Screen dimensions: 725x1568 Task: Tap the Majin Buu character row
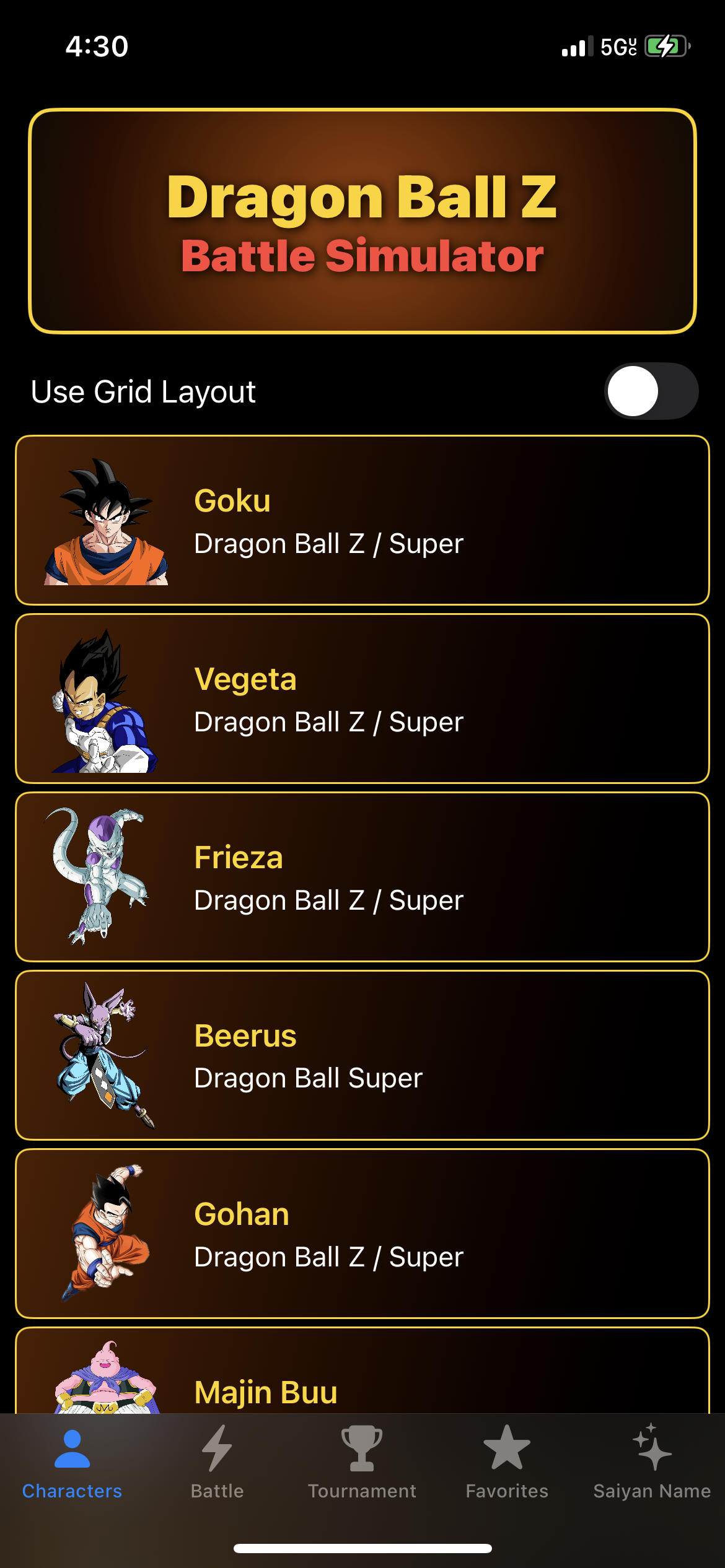point(362,1380)
